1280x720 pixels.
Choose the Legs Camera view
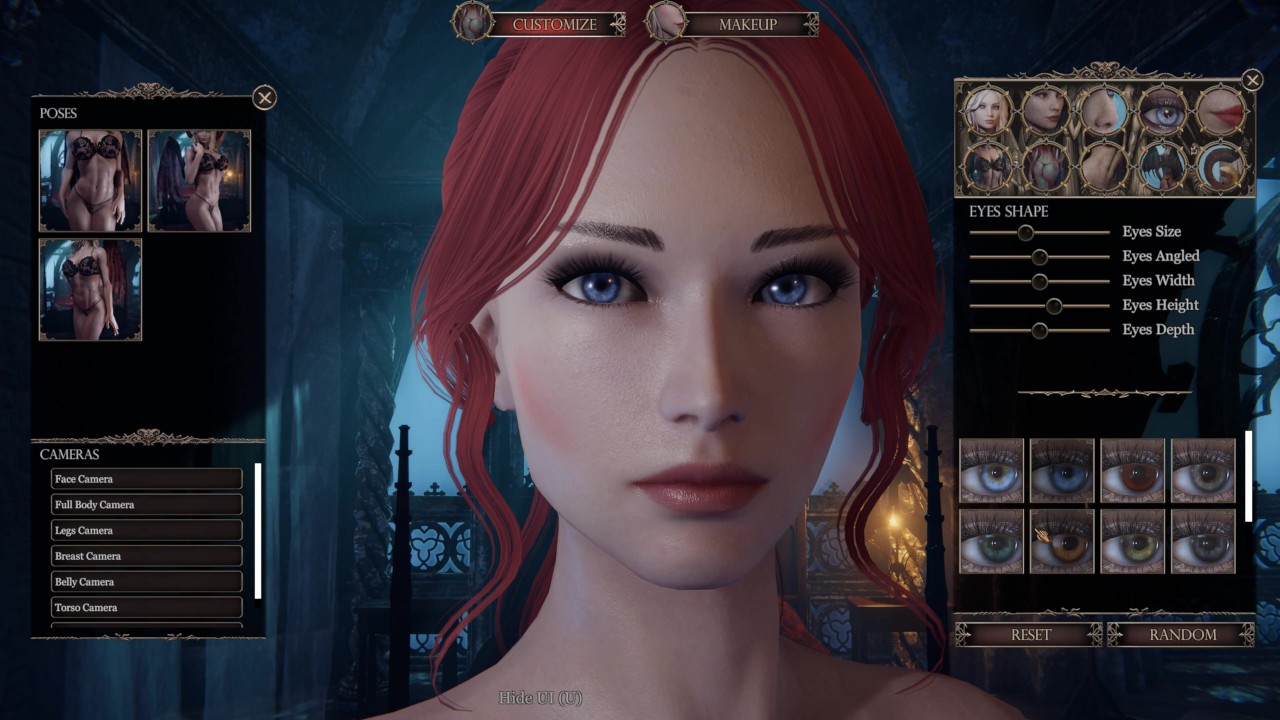[146, 530]
